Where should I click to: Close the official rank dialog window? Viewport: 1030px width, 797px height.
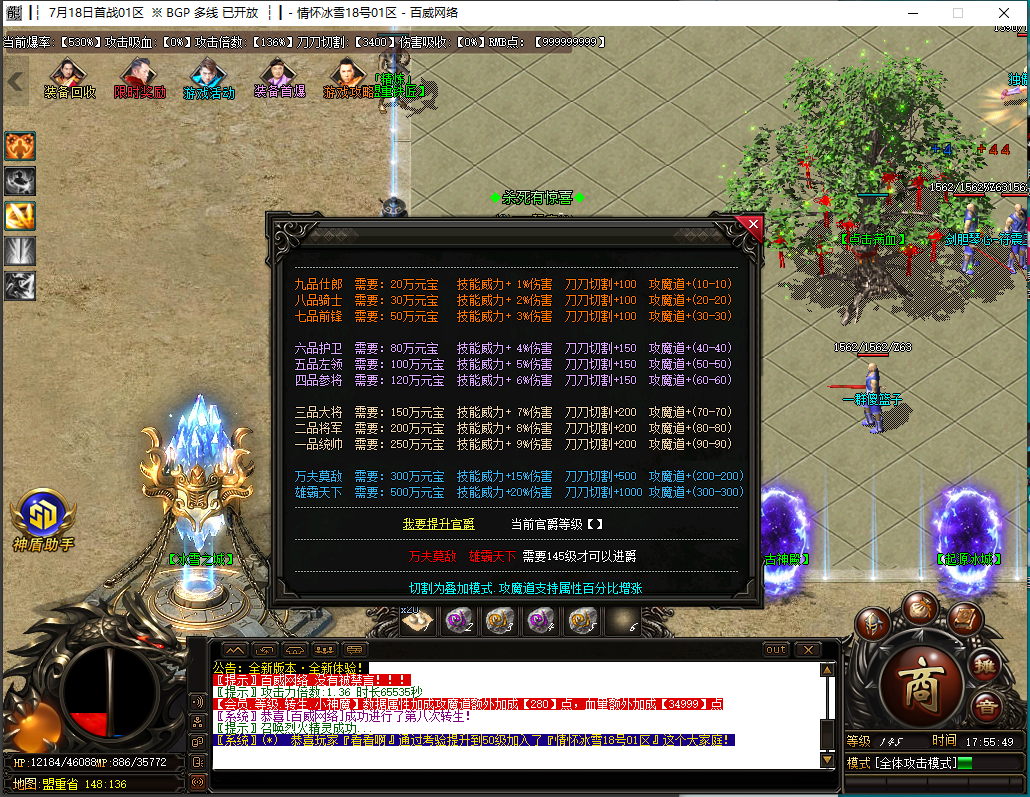(749, 225)
